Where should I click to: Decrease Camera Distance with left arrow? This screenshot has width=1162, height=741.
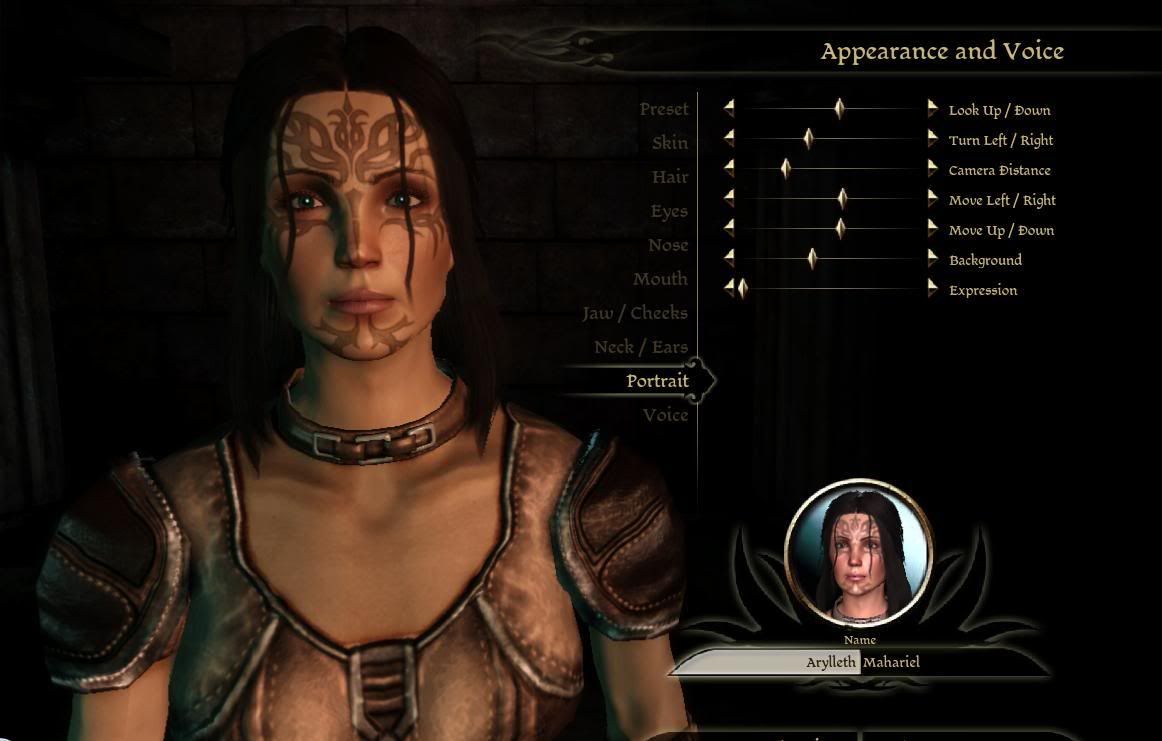click(x=729, y=169)
